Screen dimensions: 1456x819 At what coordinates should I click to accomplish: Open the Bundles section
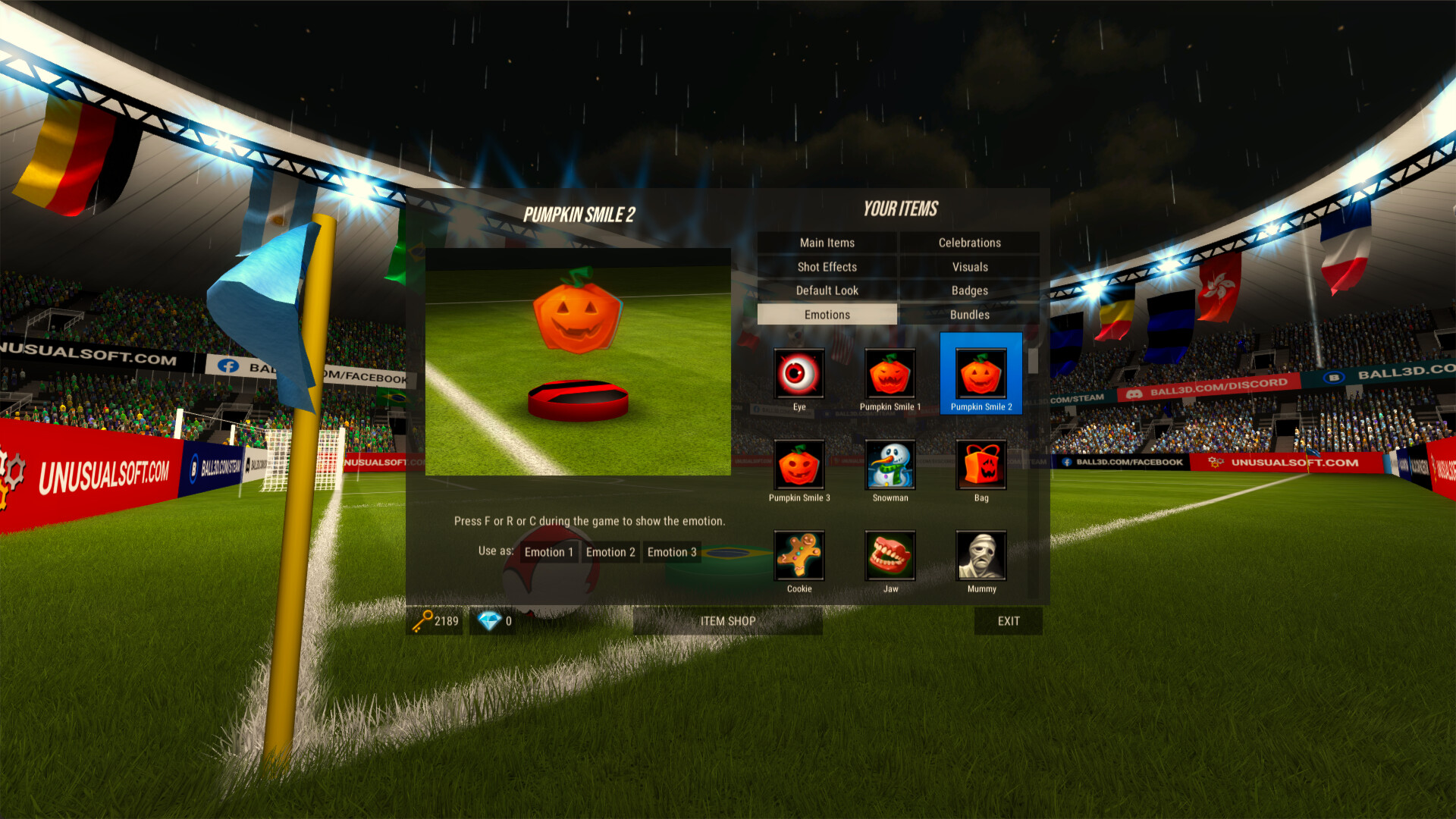pos(970,315)
